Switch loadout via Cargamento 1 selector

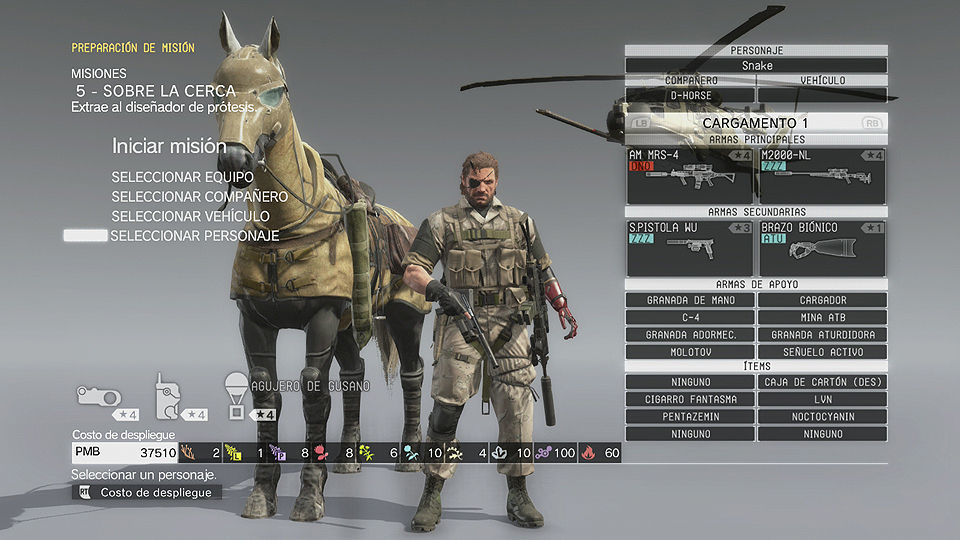[x=756, y=122]
